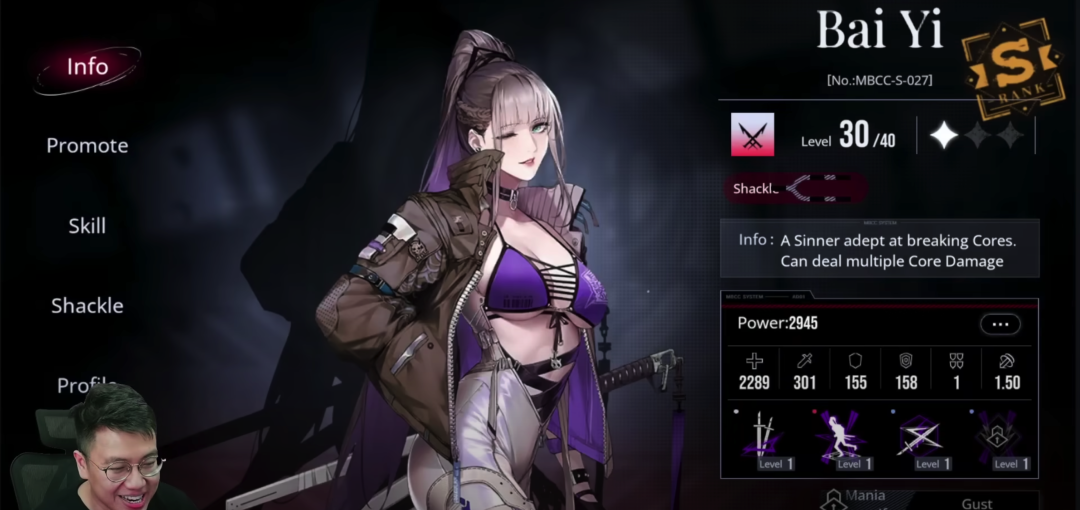Open the Profile section
The width and height of the screenshot is (1080, 510).
(x=87, y=385)
